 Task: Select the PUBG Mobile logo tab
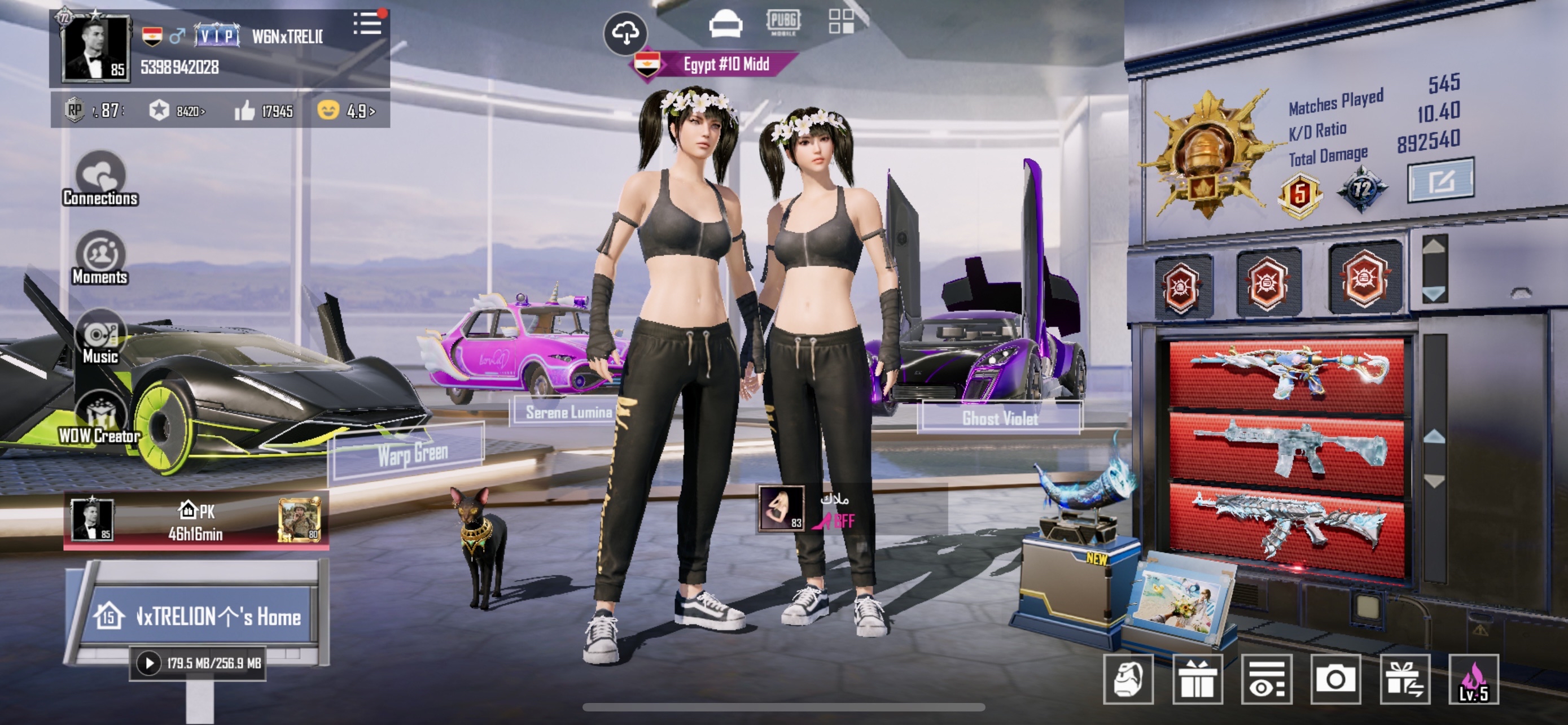(783, 23)
